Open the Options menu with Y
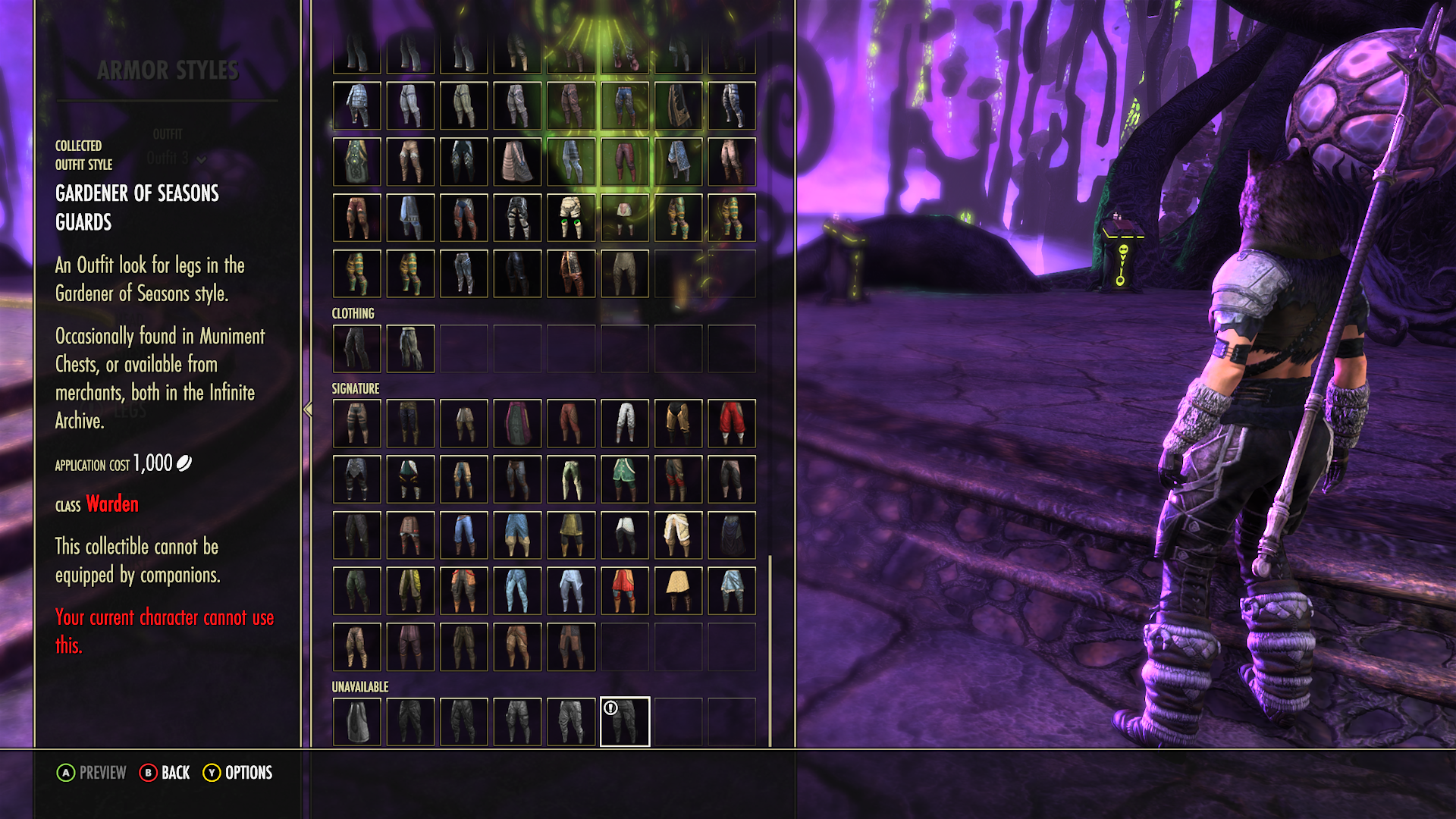The image size is (1456, 819). click(238, 773)
